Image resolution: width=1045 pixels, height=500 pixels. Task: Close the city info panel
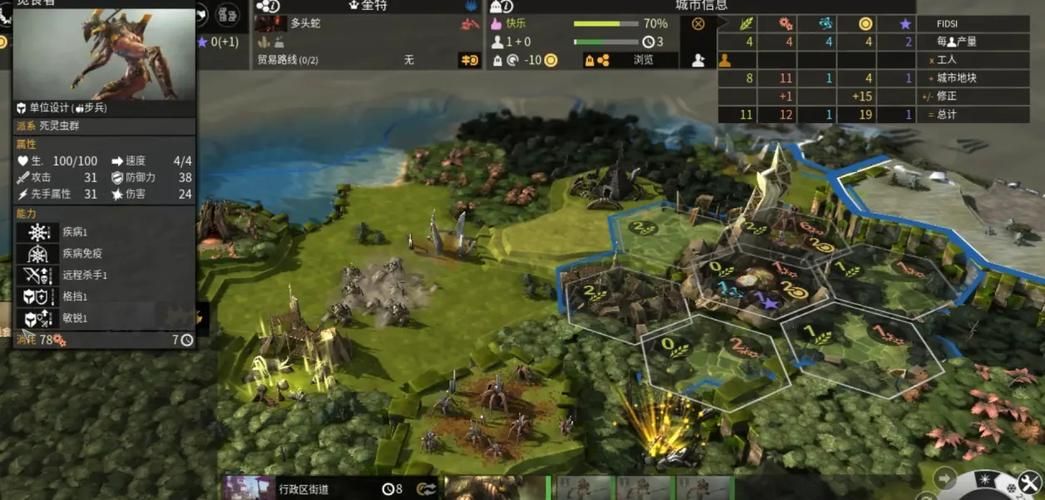[698, 24]
